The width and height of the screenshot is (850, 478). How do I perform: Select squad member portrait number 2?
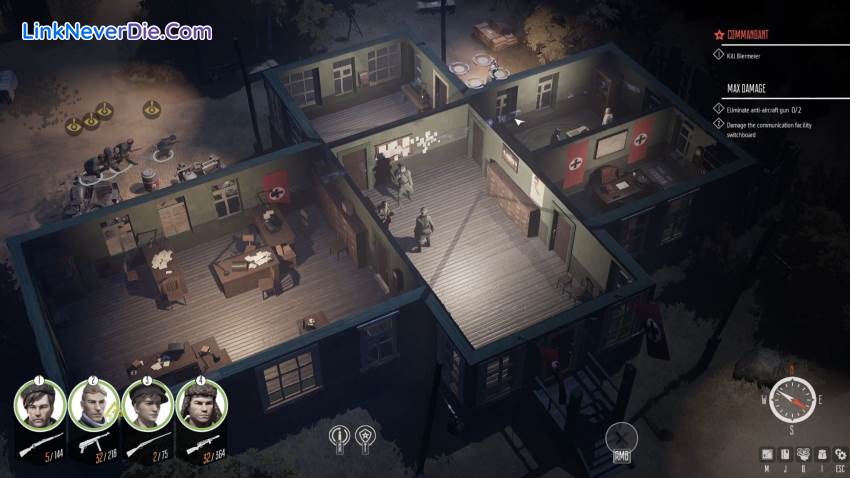94,404
